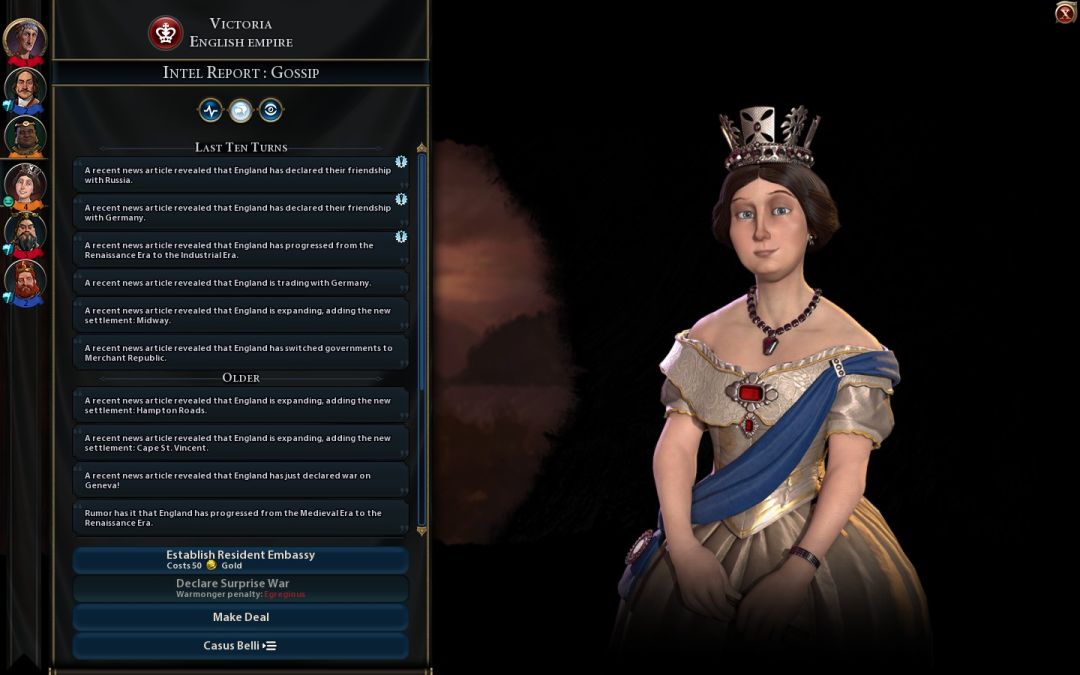Click the England crown emblem icon

pyautogui.click(x=166, y=33)
